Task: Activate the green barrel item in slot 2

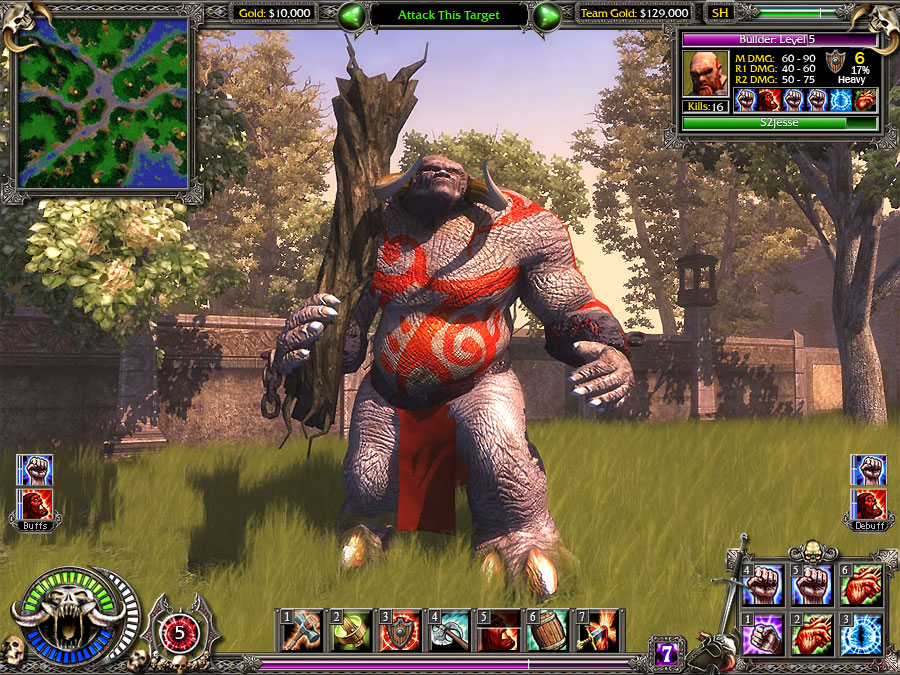Action: pyautogui.click(x=351, y=631)
